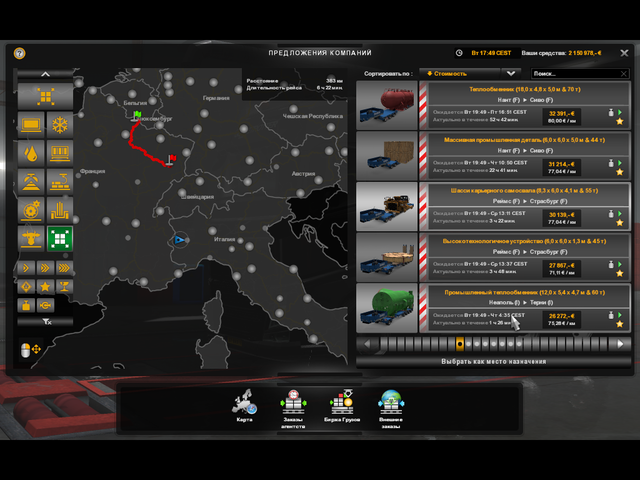The height and width of the screenshot is (480, 640).
Task: Open Заказы агентств freight orders
Action: [x=292, y=406]
